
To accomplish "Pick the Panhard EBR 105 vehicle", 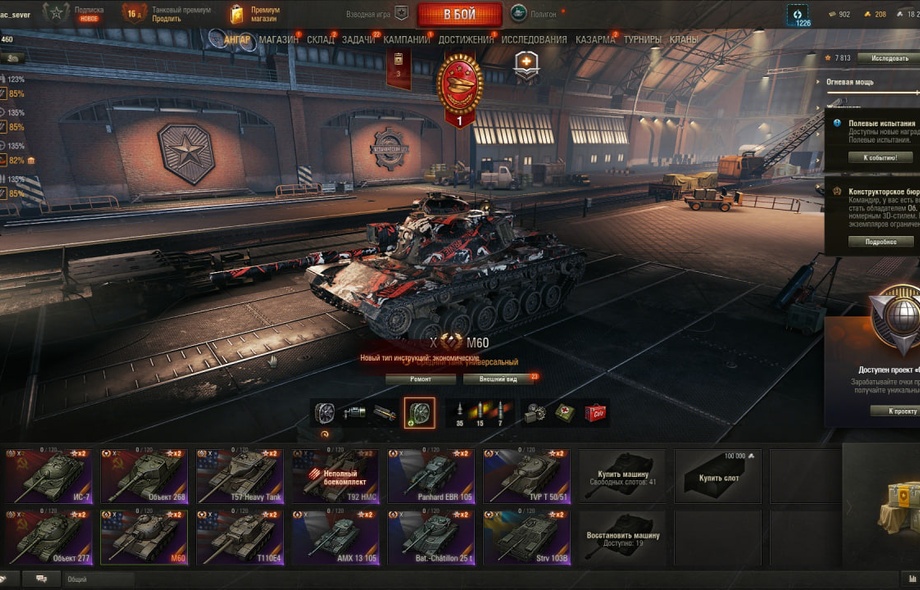I will click(431, 475).
